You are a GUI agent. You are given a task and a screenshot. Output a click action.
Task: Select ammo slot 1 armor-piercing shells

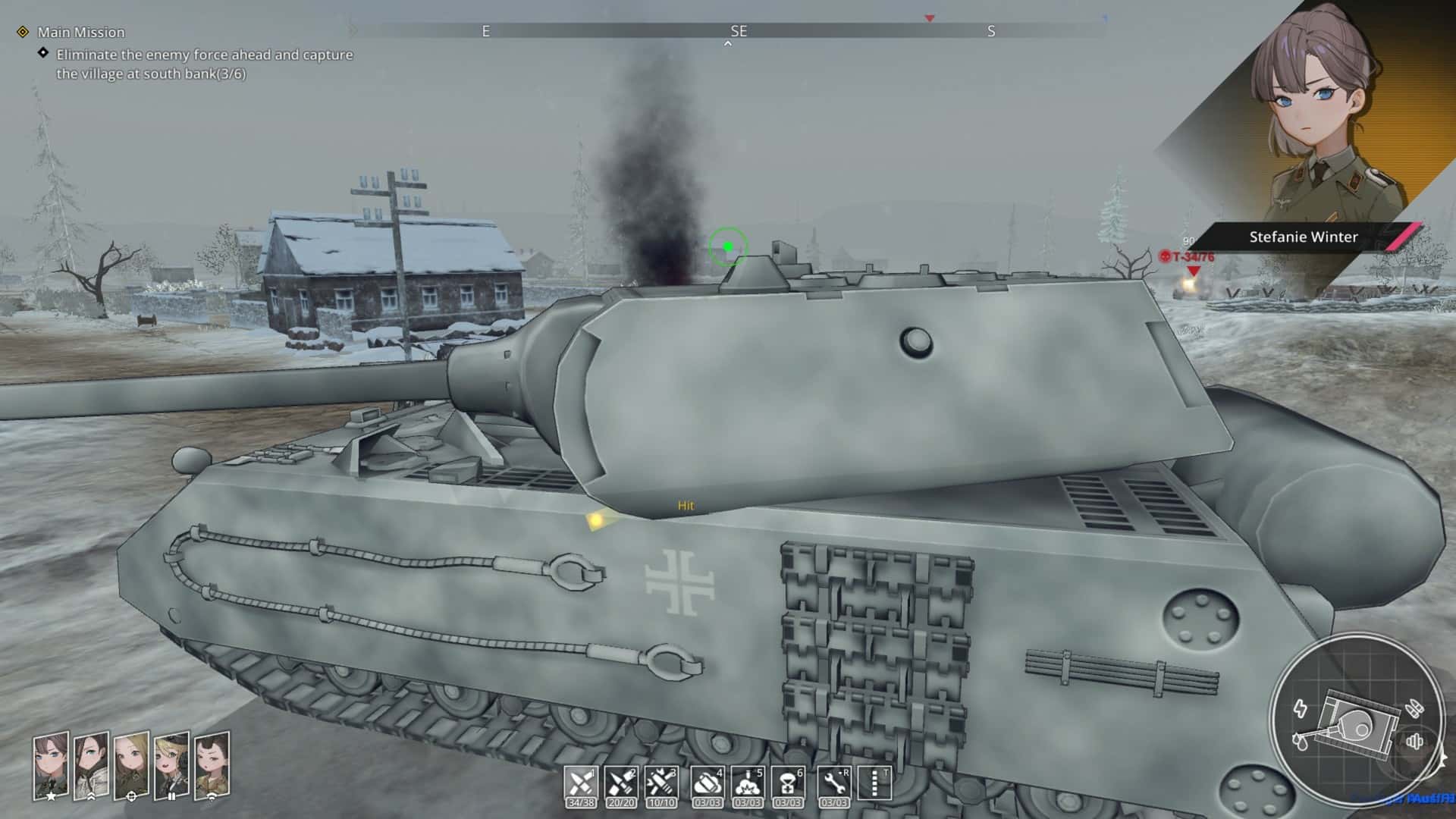(x=582, y=780)
